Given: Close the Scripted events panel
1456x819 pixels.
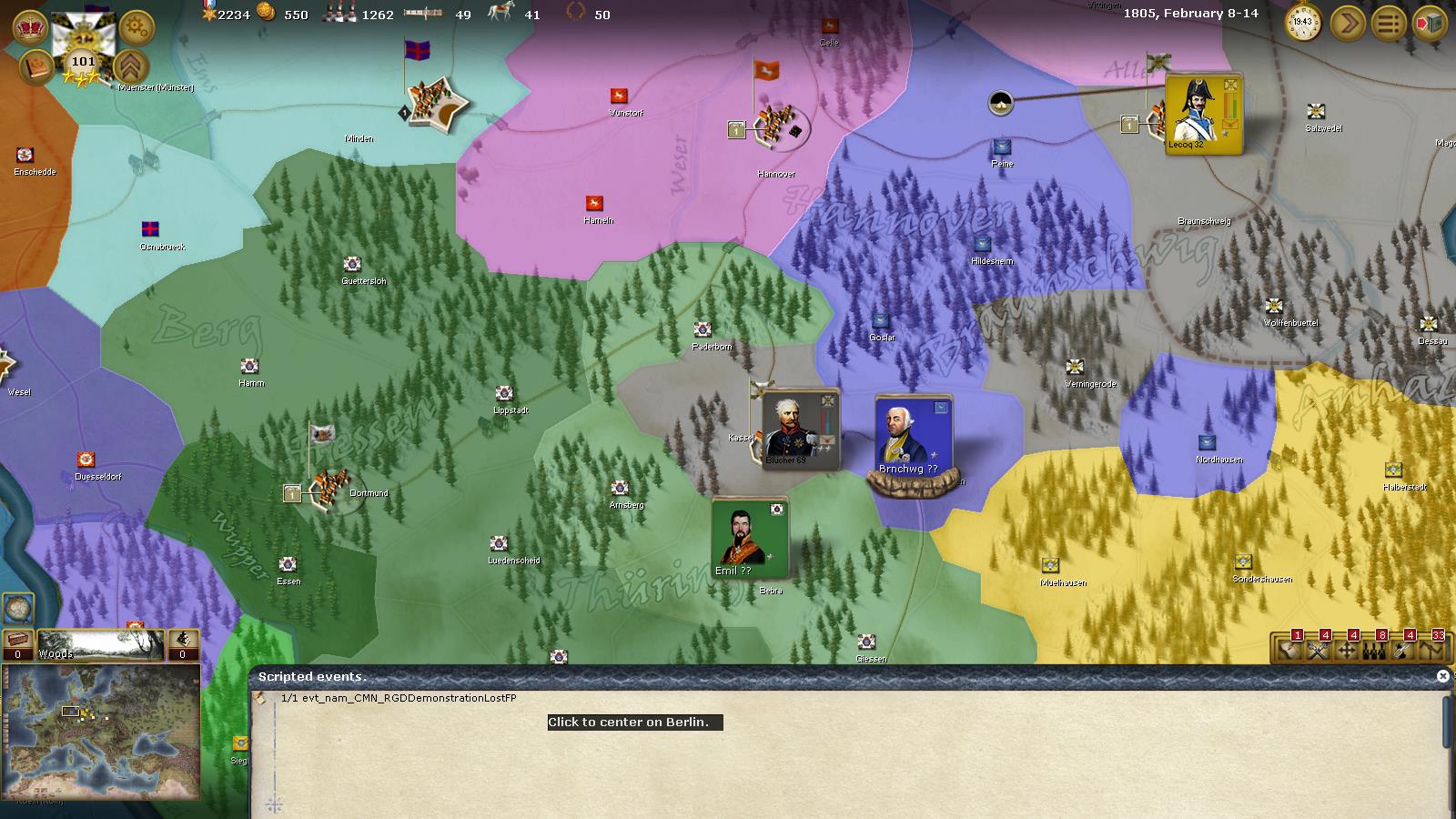Looking at the screenshot, I should click(1442, 676).
